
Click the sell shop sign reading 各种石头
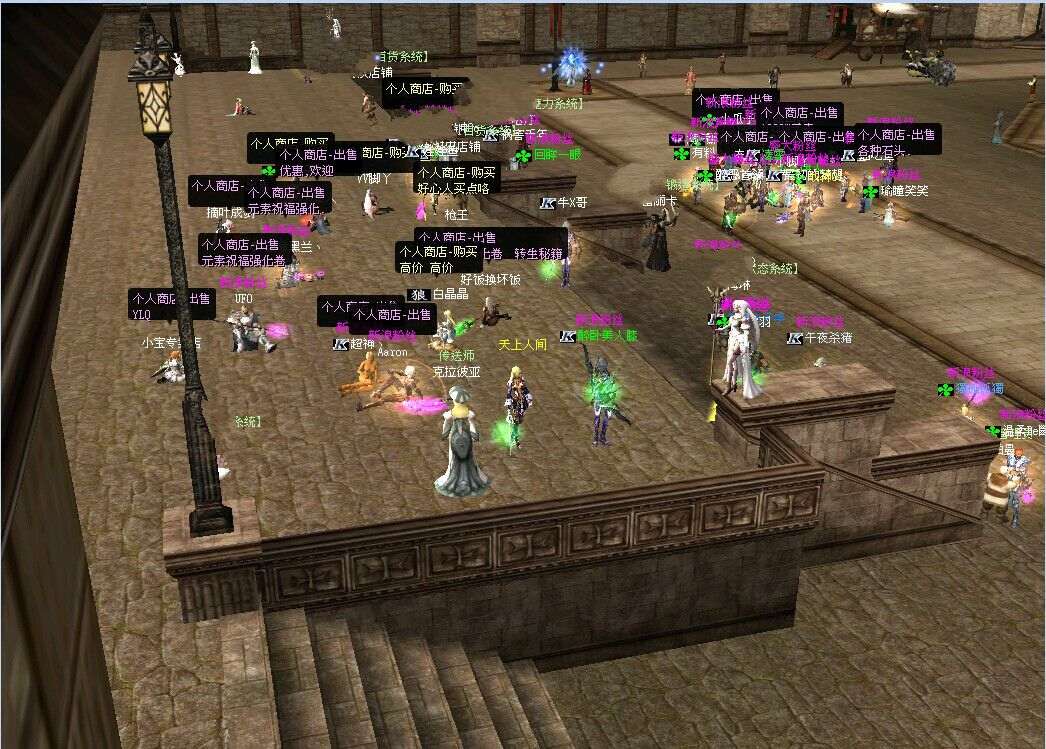click(897, 141)
